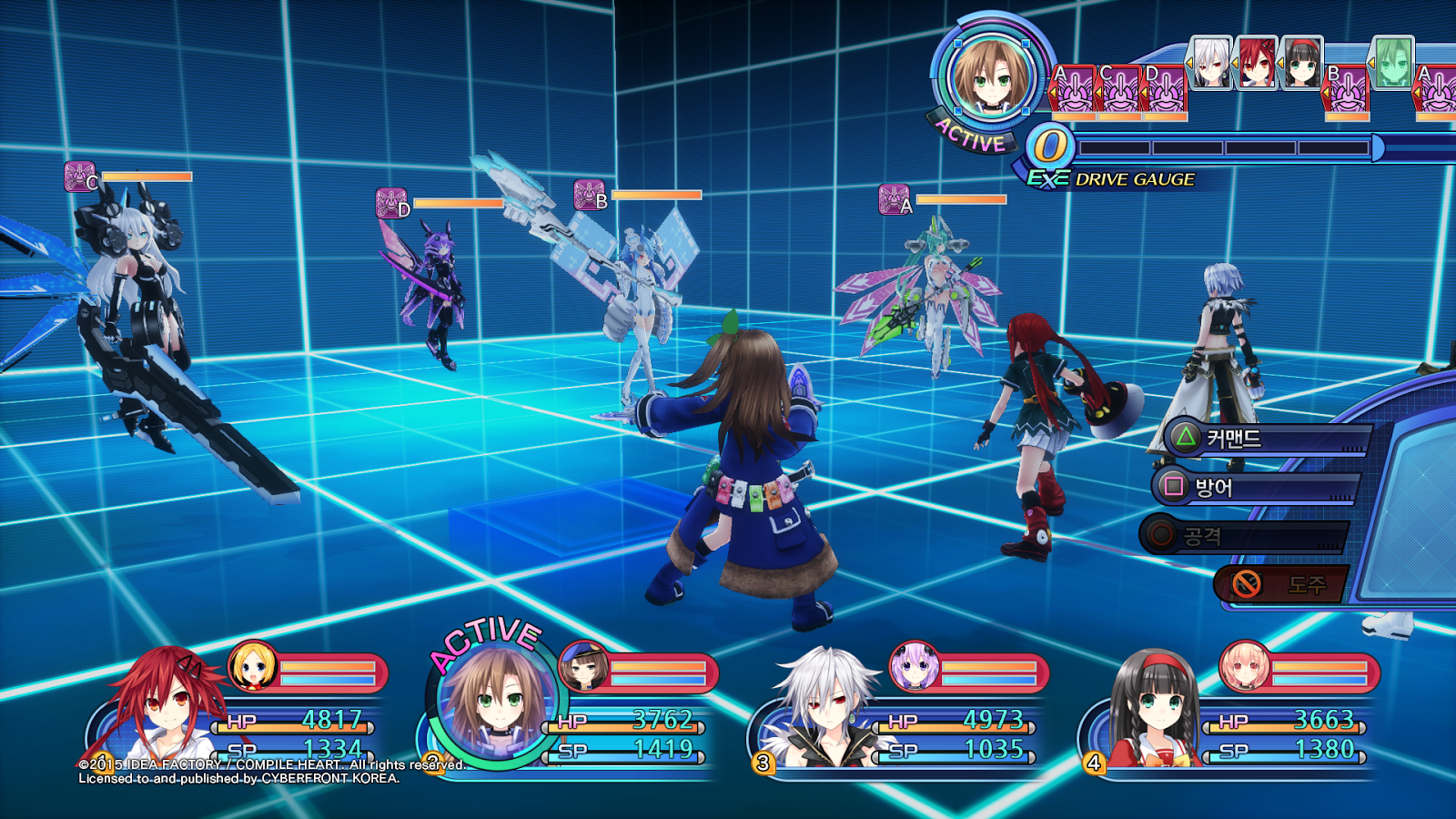Click the blonde partner portrait icon
Screen dimensions: 1456x819
252,666
